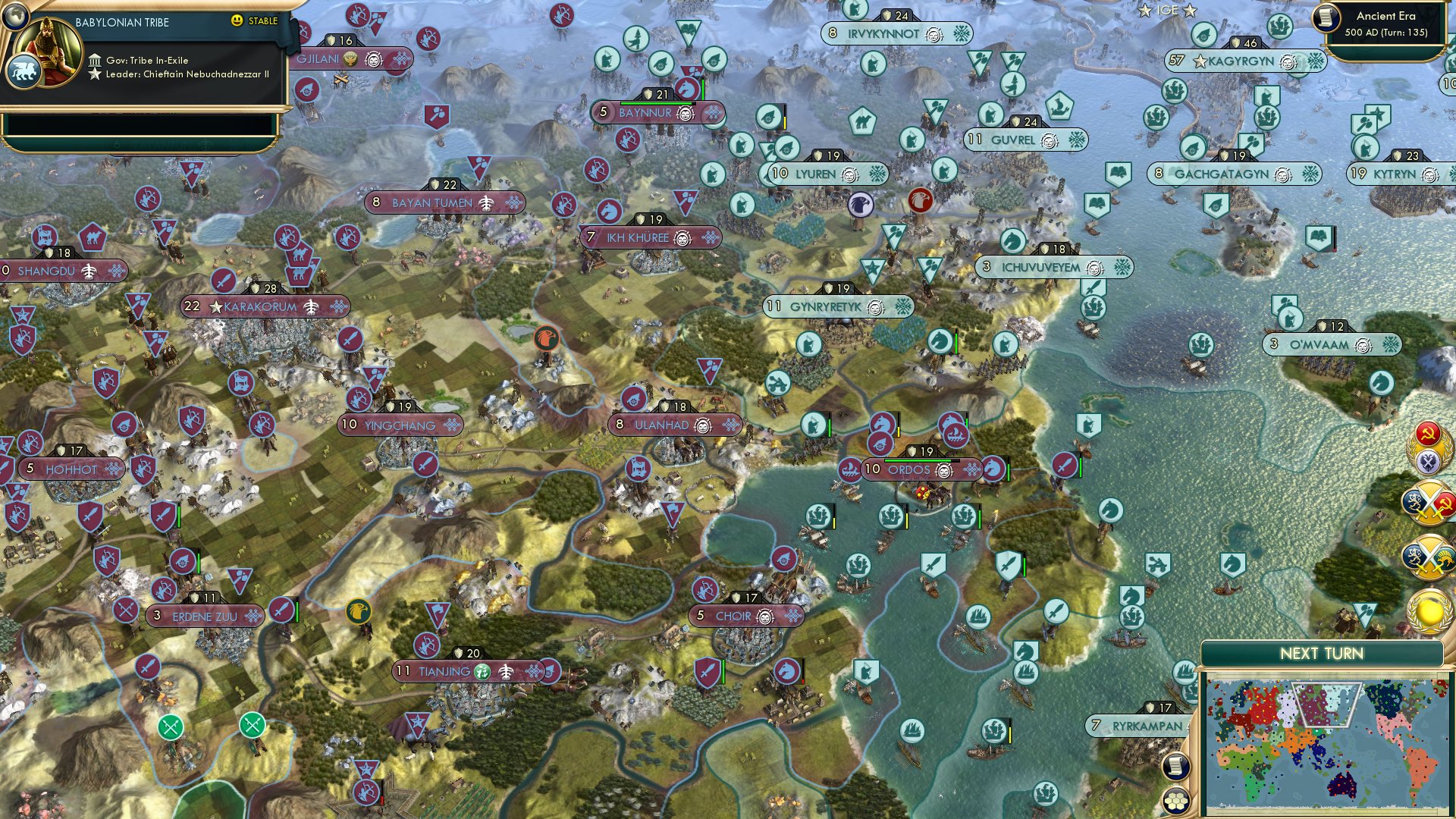This screenshot has height=819, width=1456.
Task: Click the STABLE smiley status indicator
Action: pyautogui.click(x=239, y=21)
